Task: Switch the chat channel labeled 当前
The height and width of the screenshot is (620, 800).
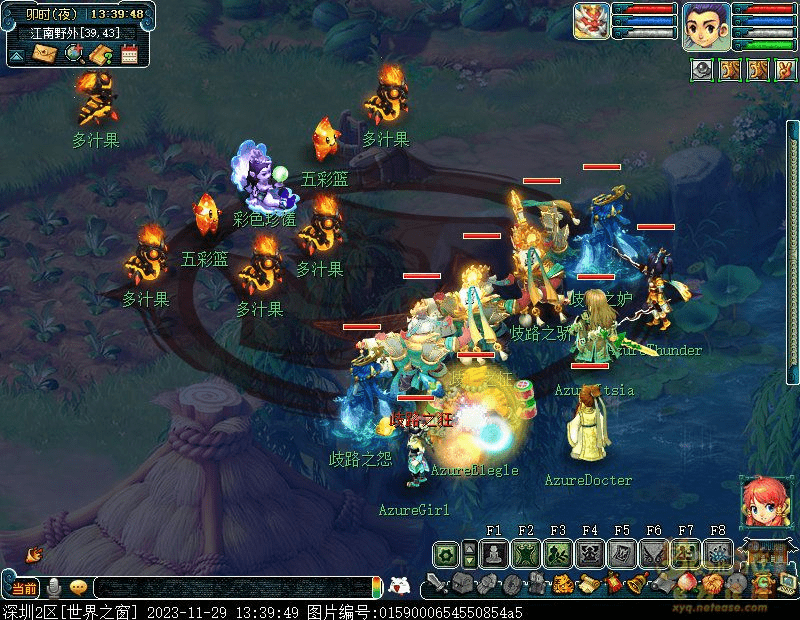Action: (x=25, y=587)
